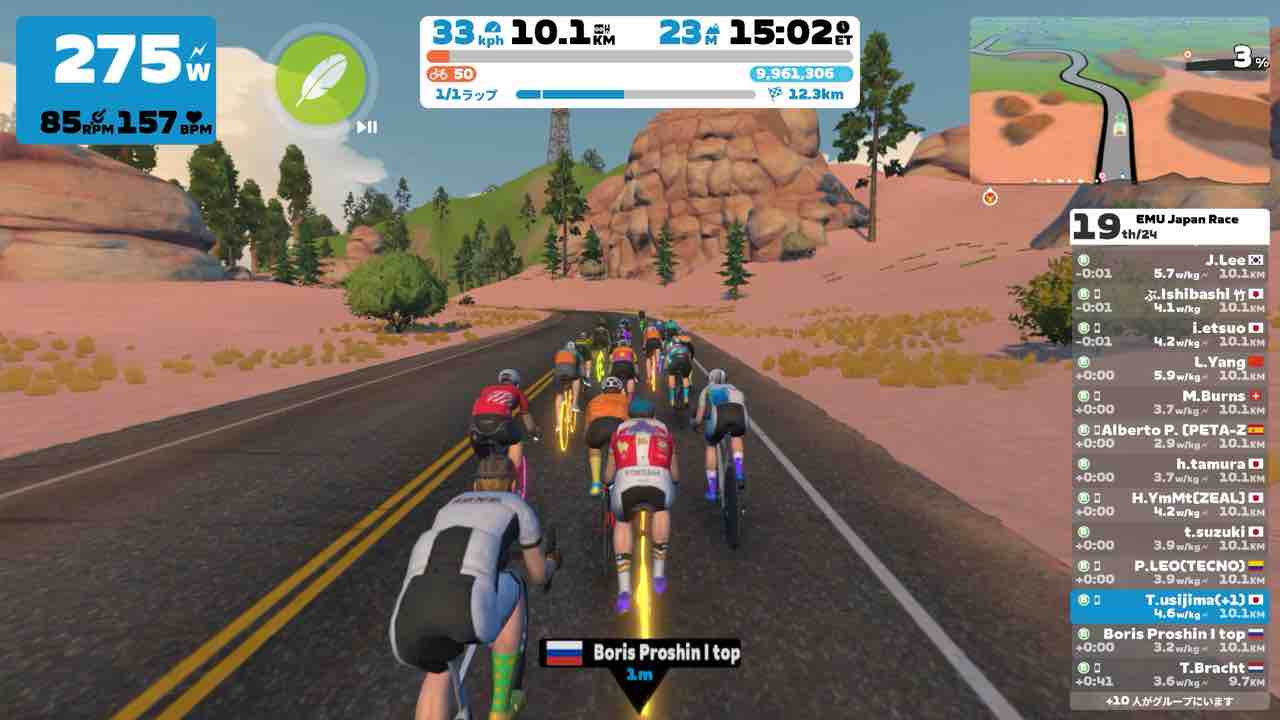
Task: Choose T.Bracht in the riders list
Action: click(x=1169, y=674)
